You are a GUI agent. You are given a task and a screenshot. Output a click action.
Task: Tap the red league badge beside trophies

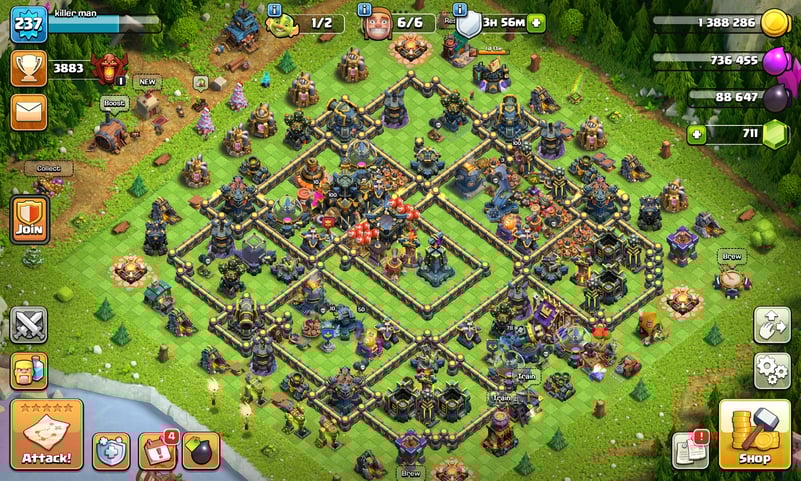click(x=108, y=68)
